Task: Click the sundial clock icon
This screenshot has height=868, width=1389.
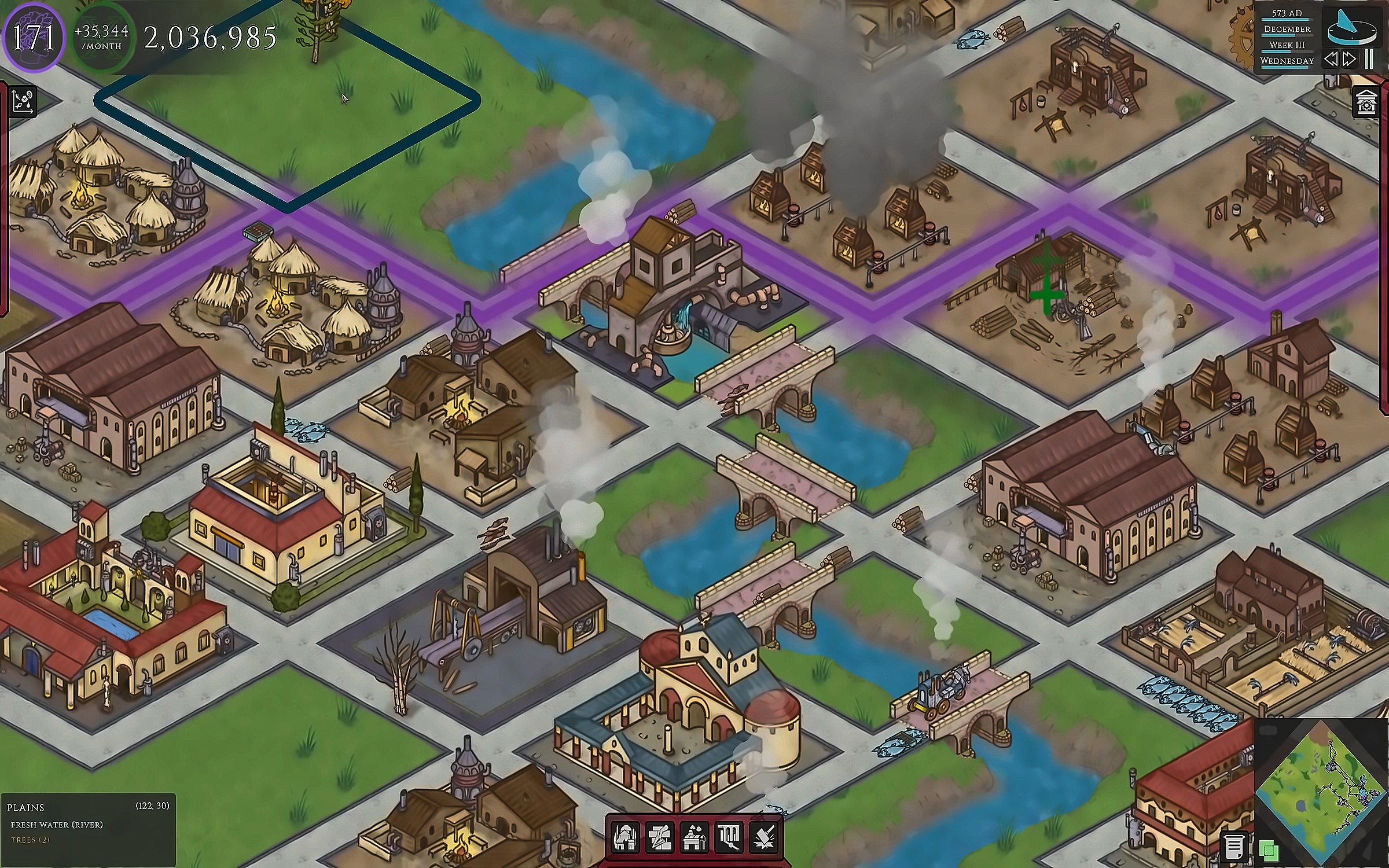Action: 1351,27
